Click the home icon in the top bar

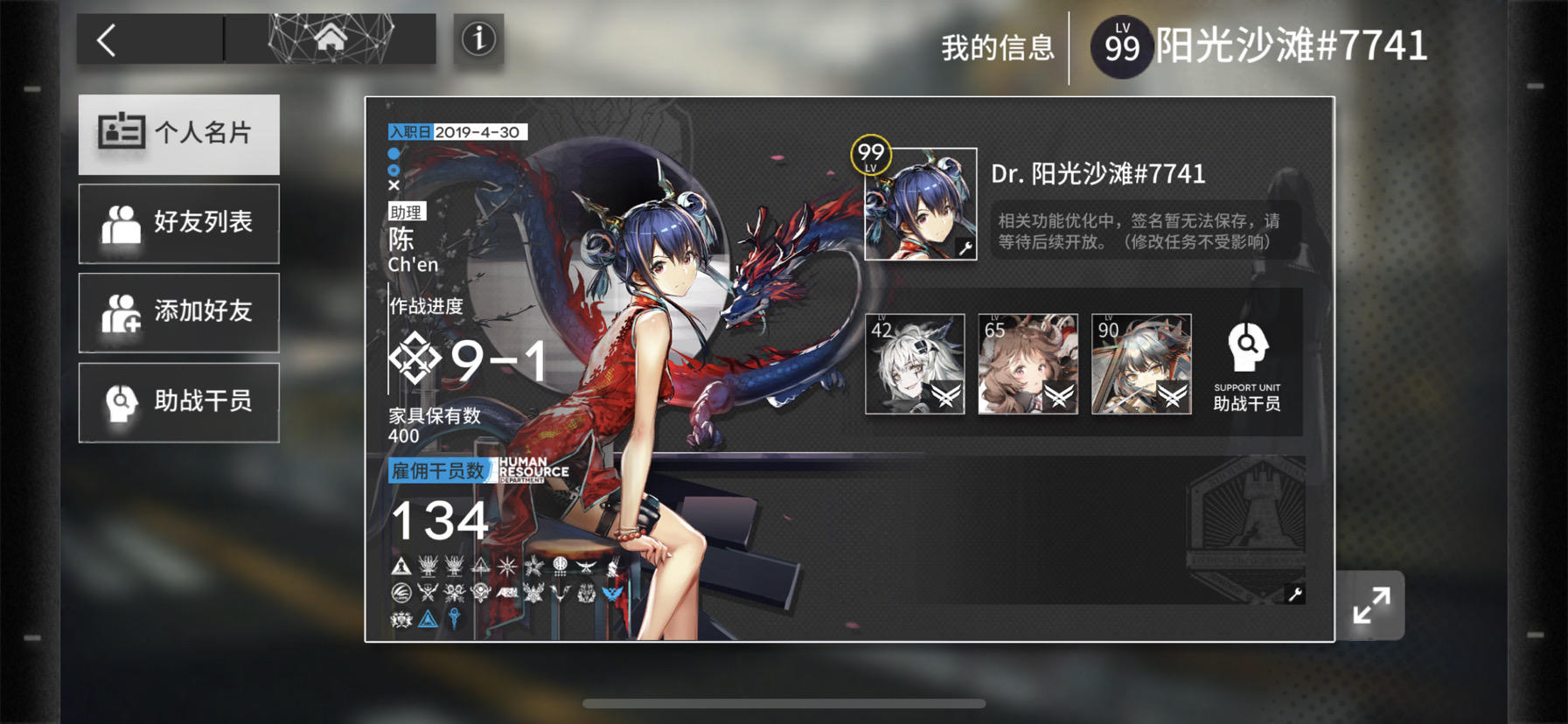(332, 37)
